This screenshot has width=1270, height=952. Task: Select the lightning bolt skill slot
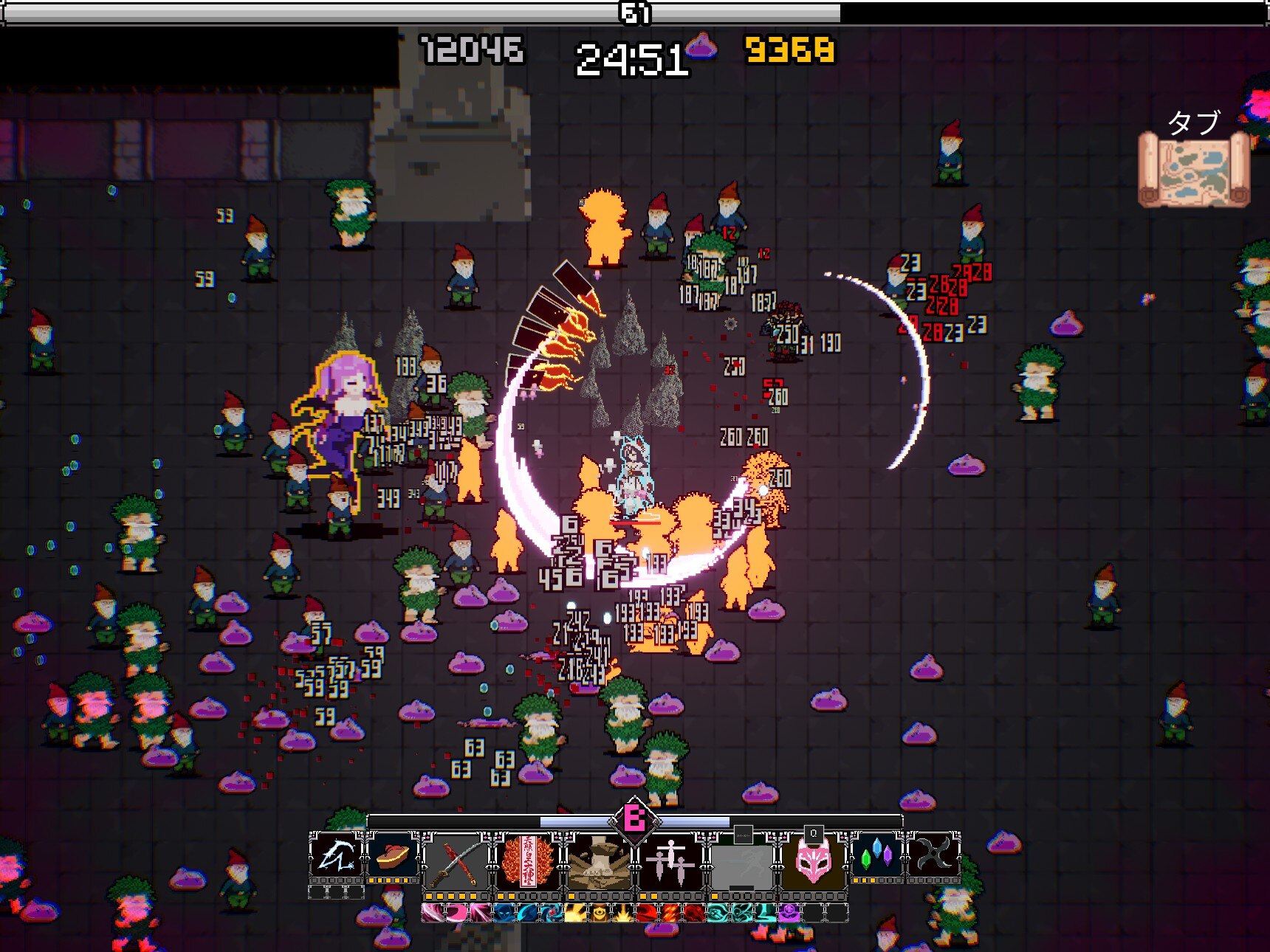(336, 858)
